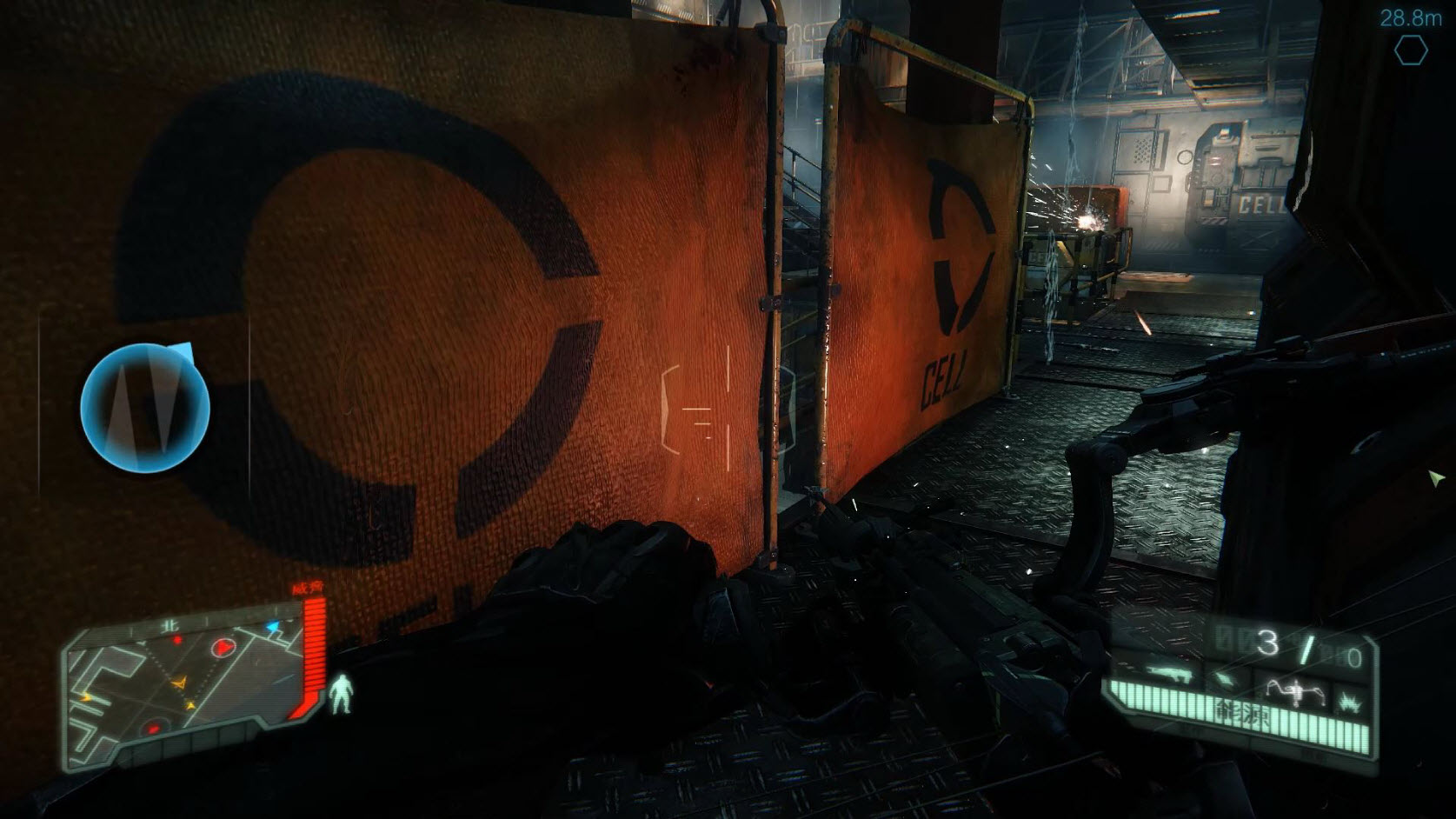Choose the weapon attachment icon beside the gun
The width and height of the screenshot is (1456, 819).
pyautogui.click(x=1228, y=676)
